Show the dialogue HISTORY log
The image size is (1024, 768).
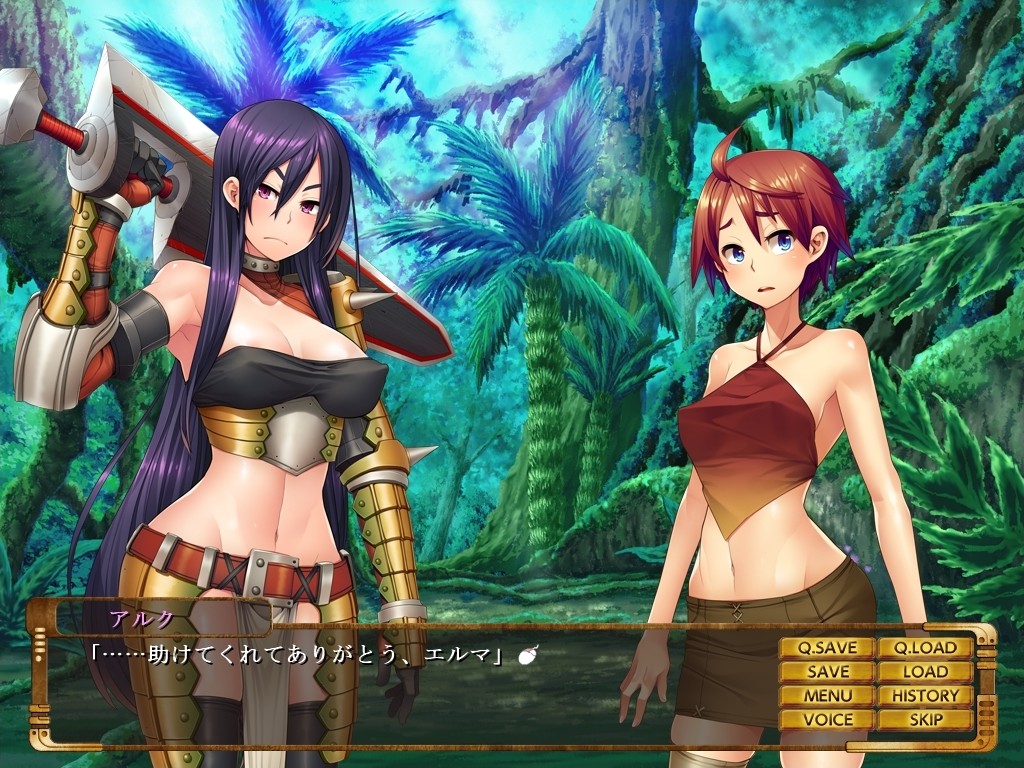coord(925,696)
